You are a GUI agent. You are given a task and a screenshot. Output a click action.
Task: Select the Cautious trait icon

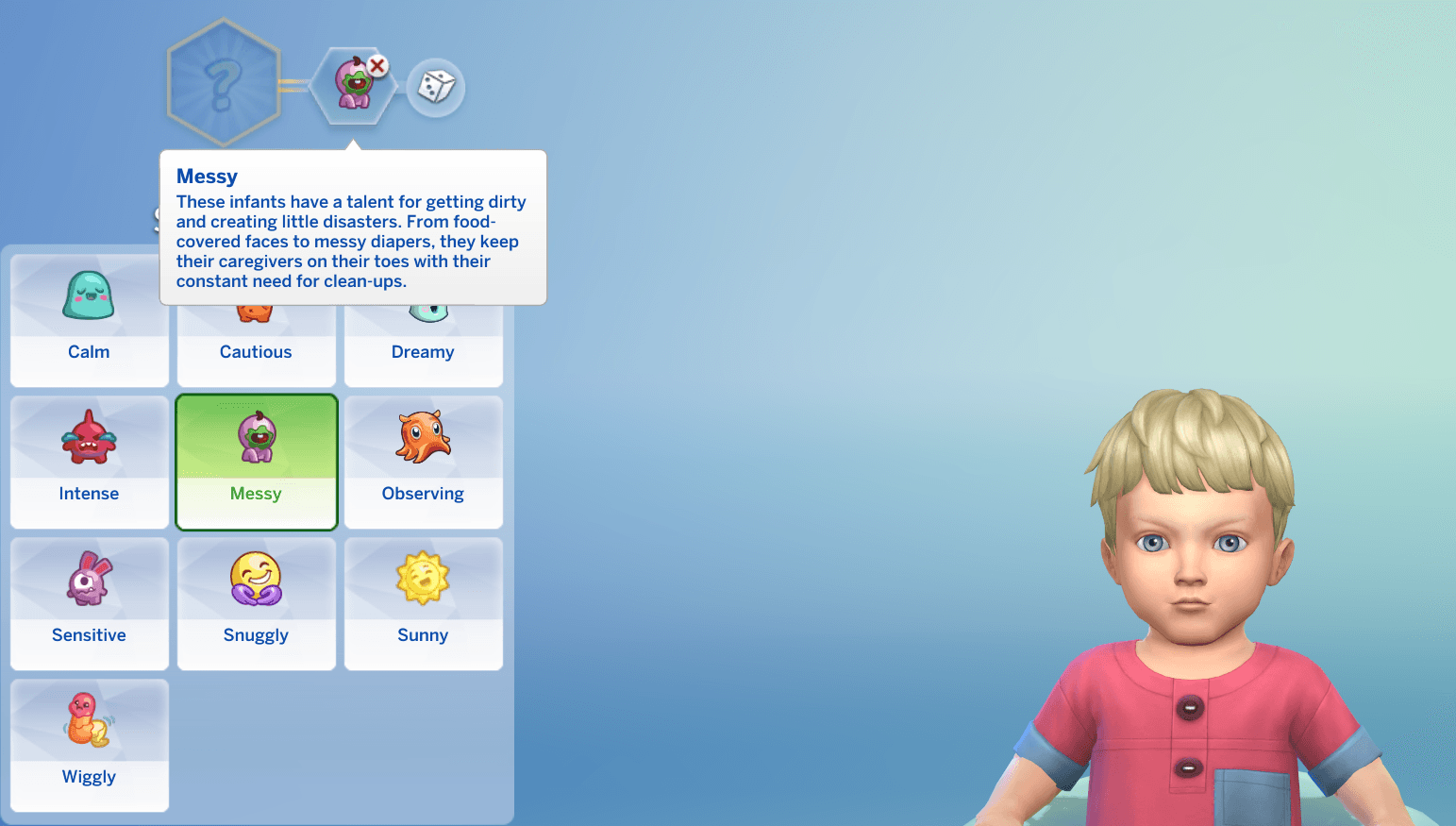[256, 307]
